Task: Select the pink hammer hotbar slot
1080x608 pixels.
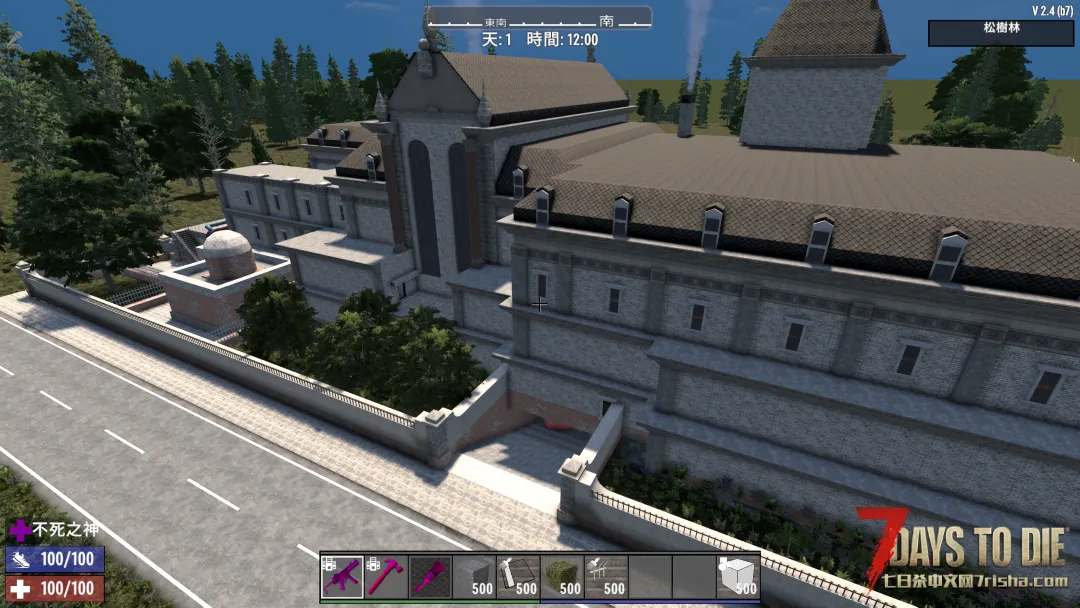Action: pyautogui.click(x=386, y=577)
